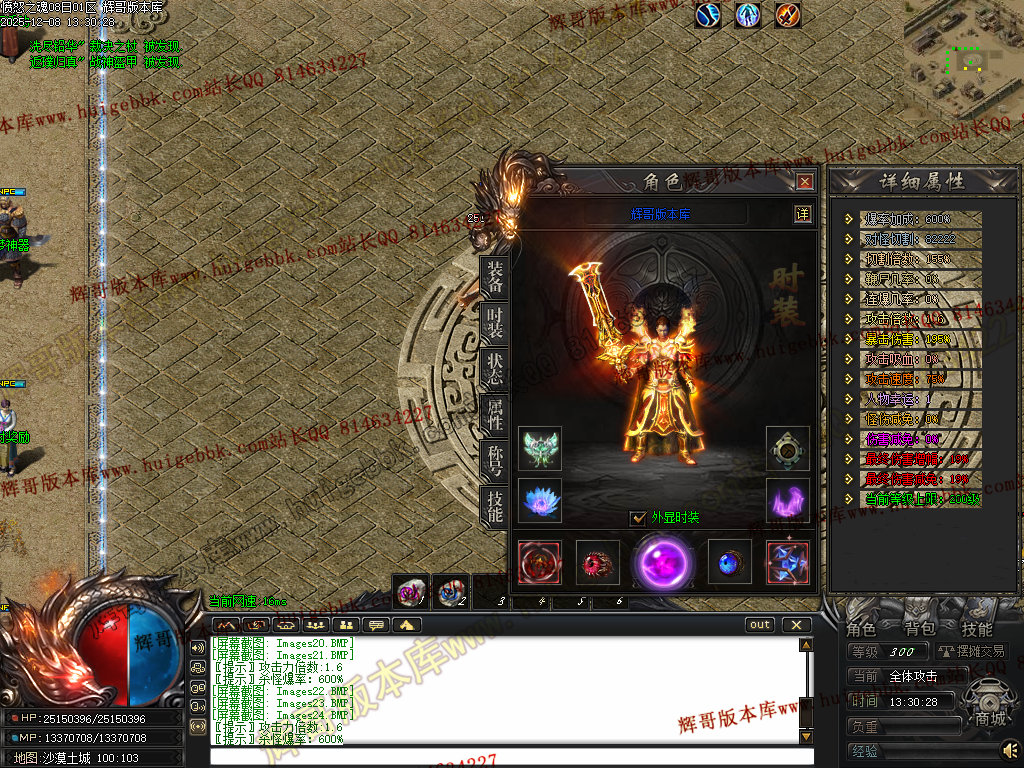1024x768 pixels.
Task: Open the 详 details button
Action: (802, 213)
